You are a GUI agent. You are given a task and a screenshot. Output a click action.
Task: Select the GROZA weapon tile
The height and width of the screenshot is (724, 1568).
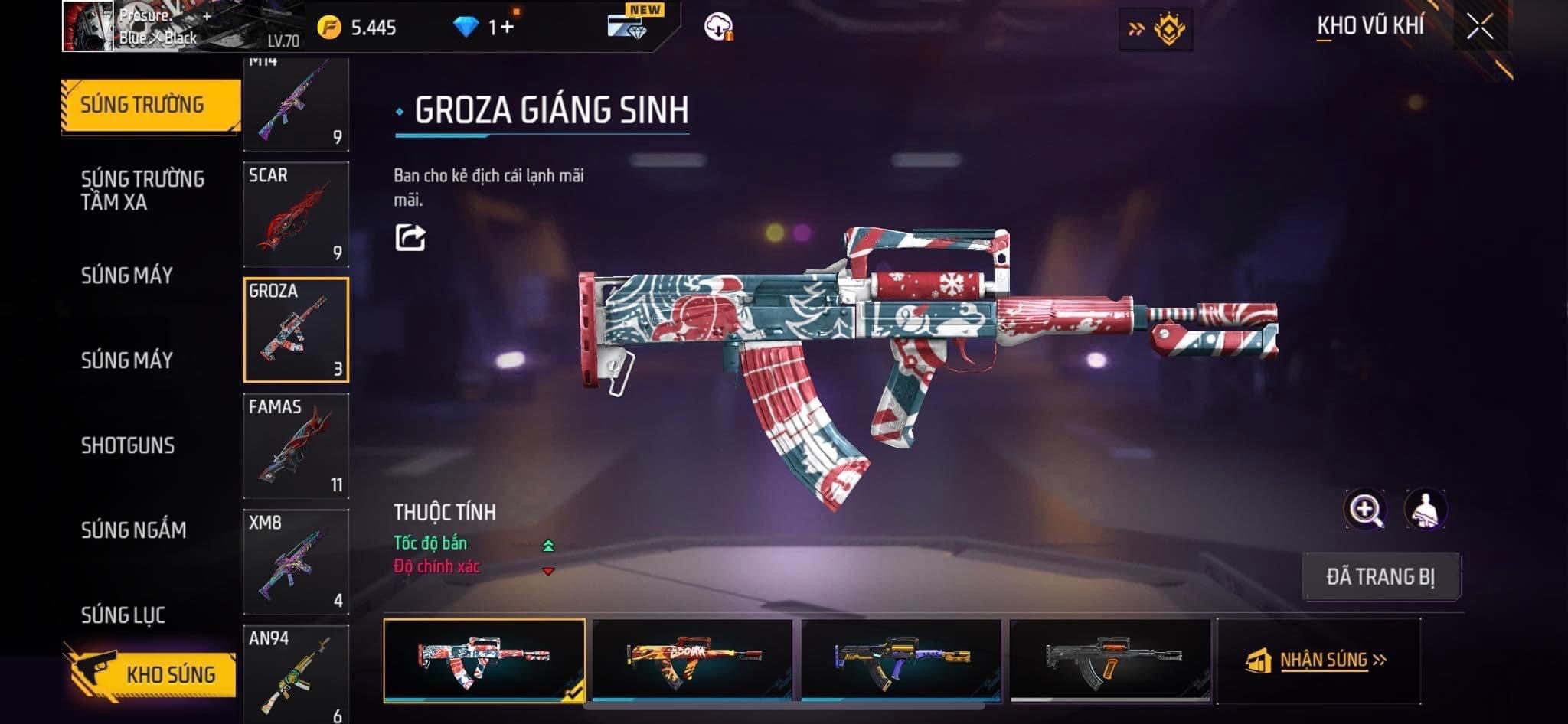pyautogui.click(x=296, y=329)
